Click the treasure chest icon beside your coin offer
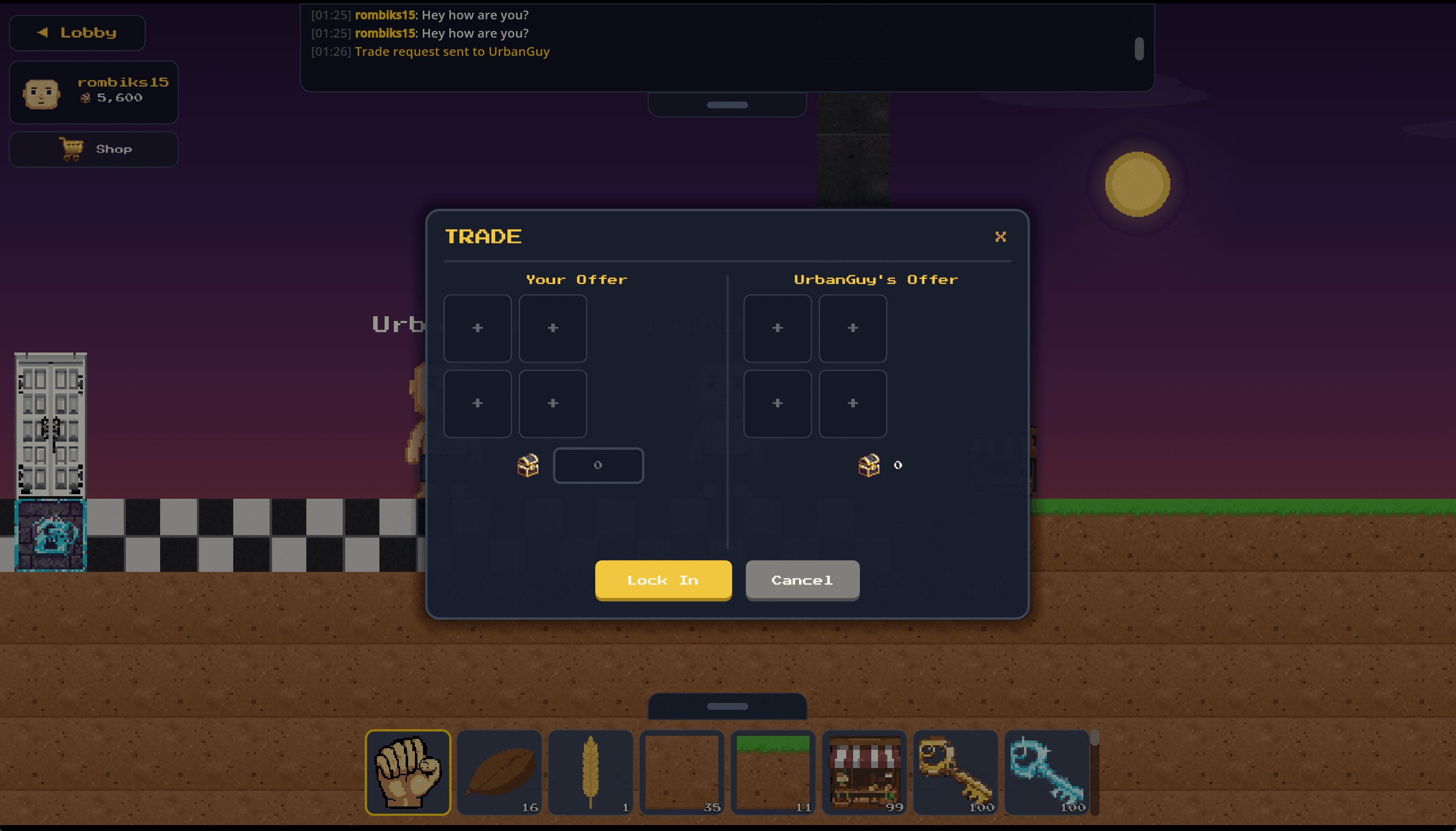Image resolution: width=1456 pixels, height=831 pixels. pyautogui.click(x=528, y=465)
